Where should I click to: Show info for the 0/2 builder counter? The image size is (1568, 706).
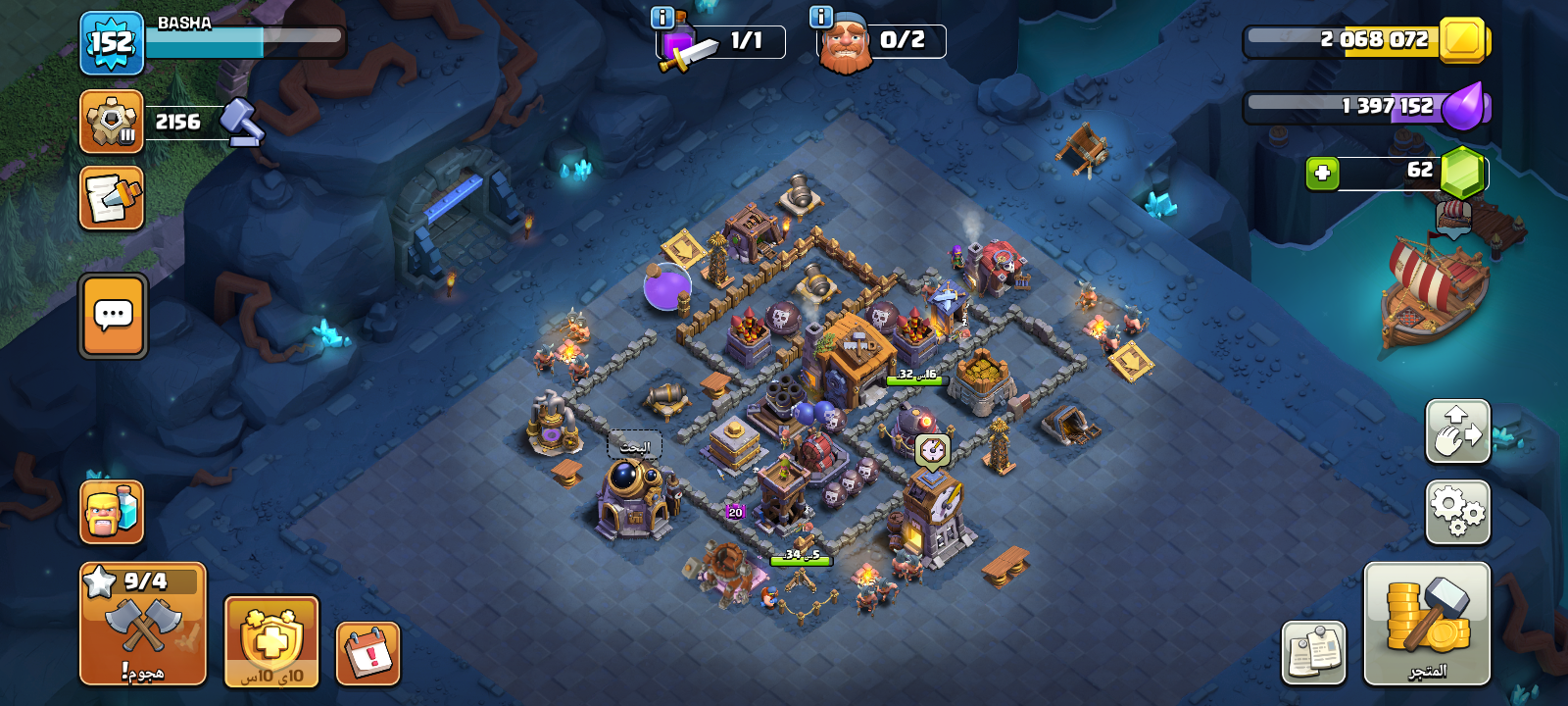[821, 18]
